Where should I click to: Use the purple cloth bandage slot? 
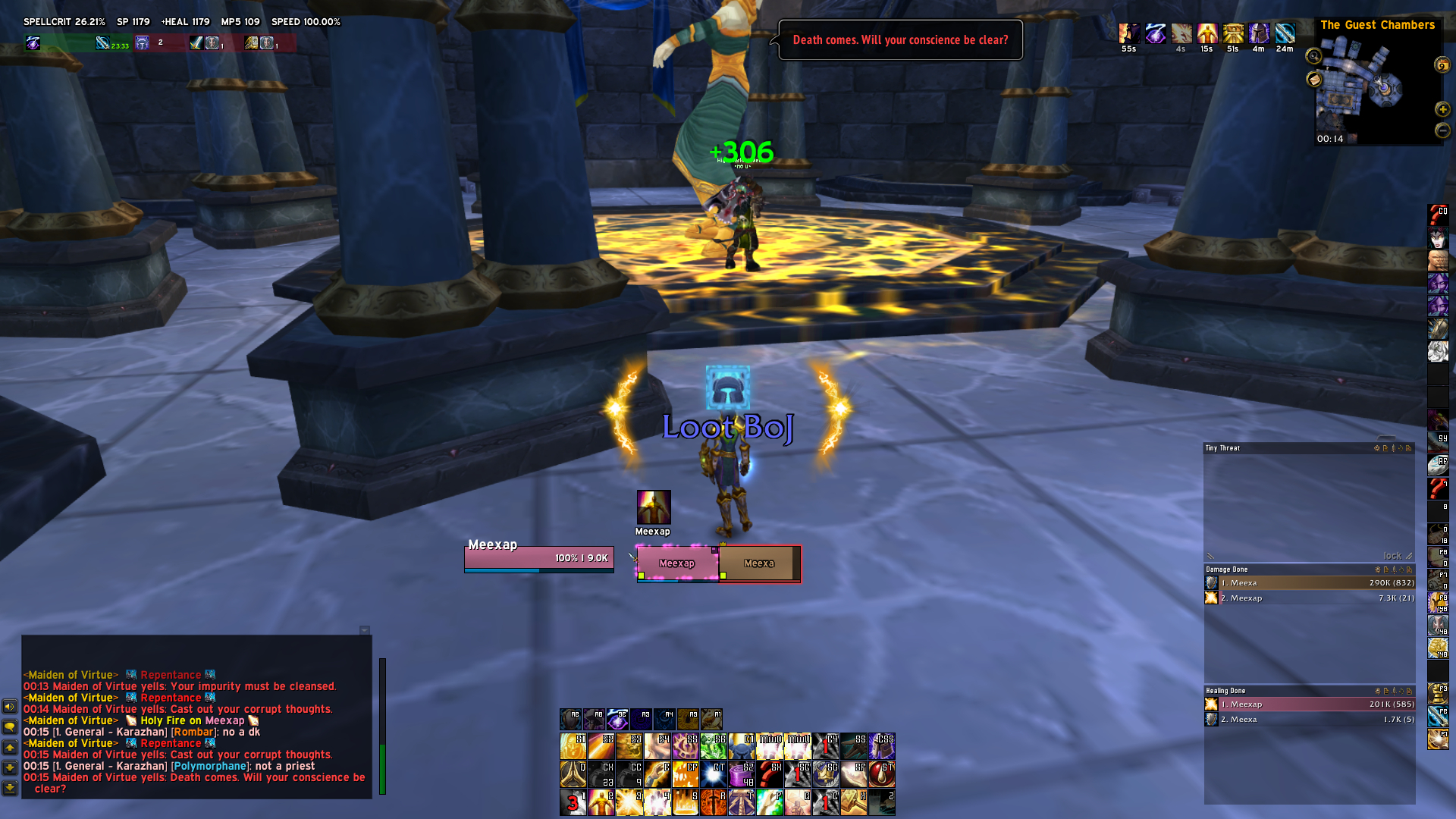(742, 776)
